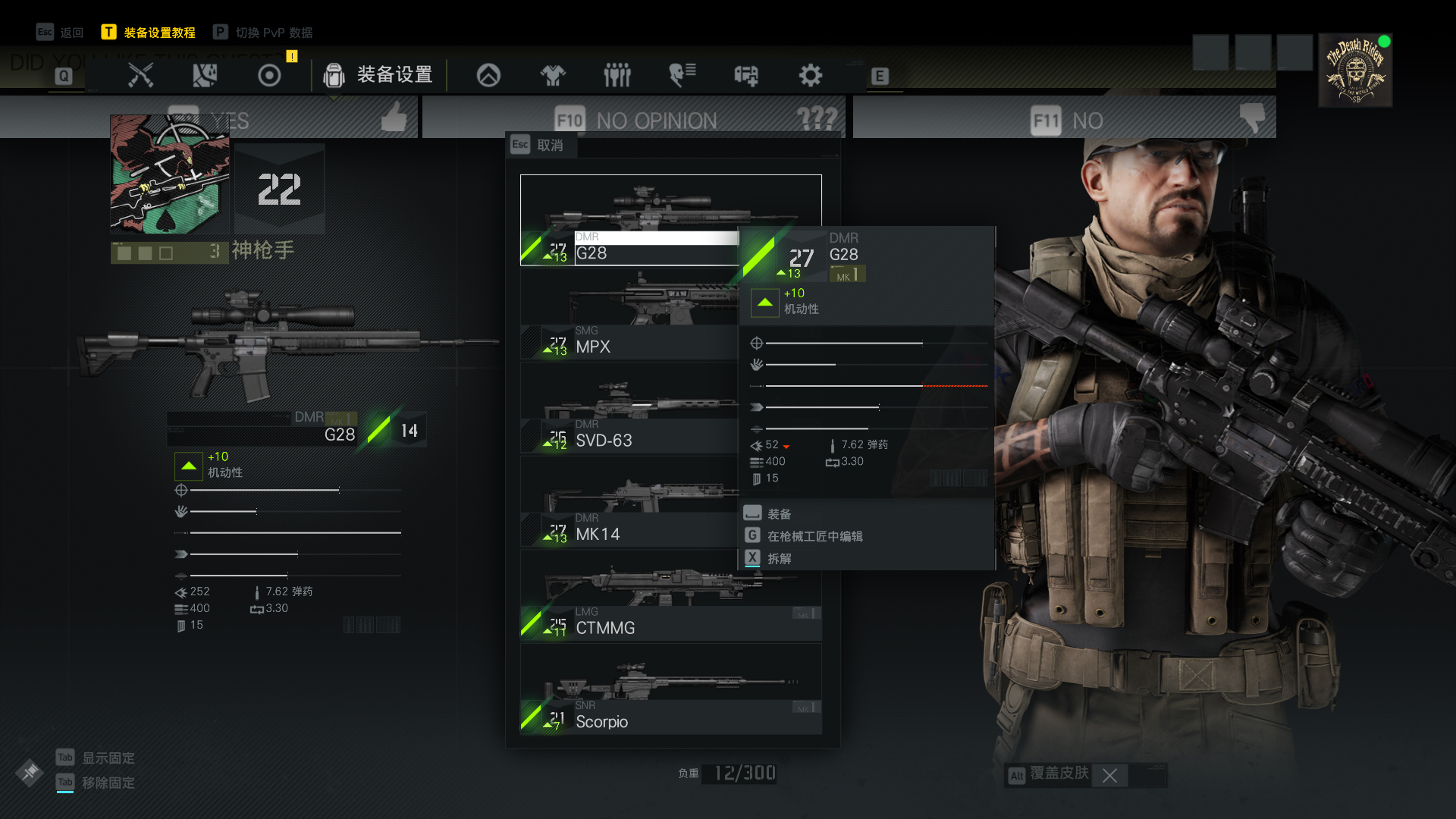
Task: Open the gear settings cog tab
Action: (x=810, y=75)
